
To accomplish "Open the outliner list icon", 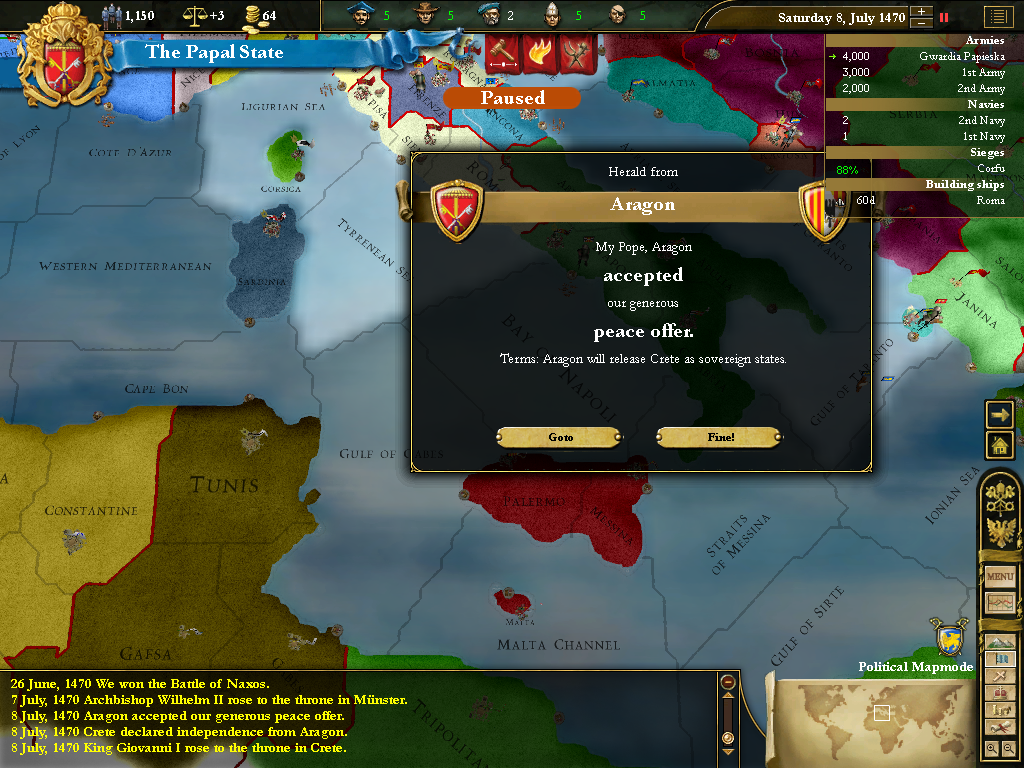I will [x=997, y=17].
